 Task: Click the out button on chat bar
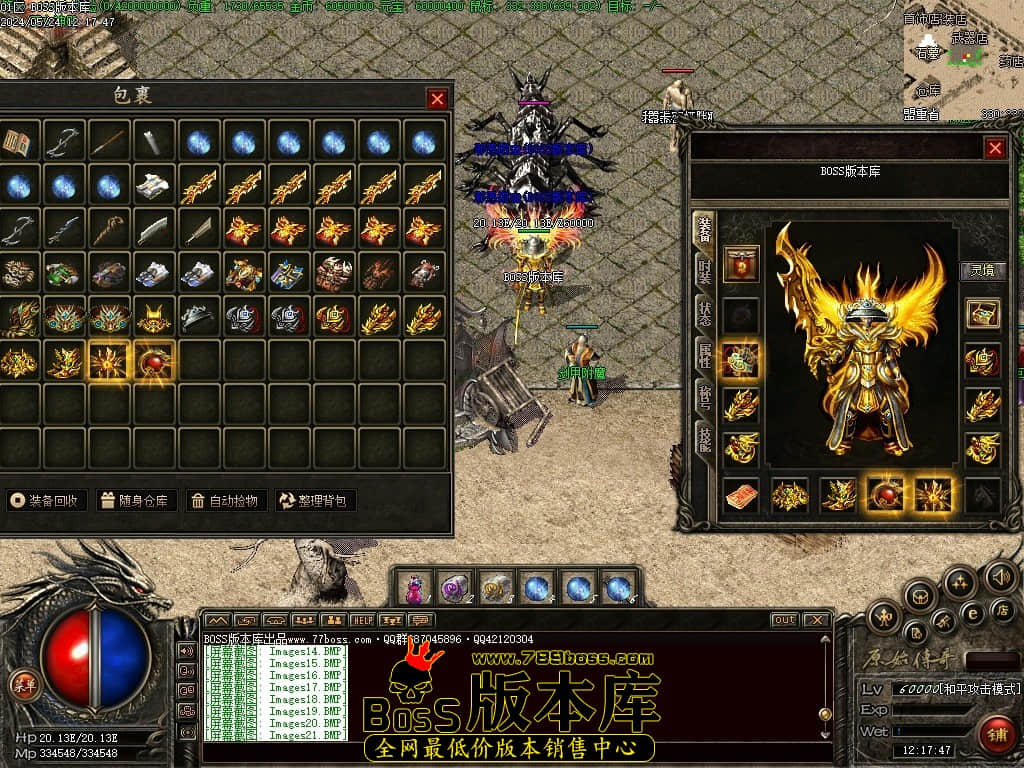point(784,620)
